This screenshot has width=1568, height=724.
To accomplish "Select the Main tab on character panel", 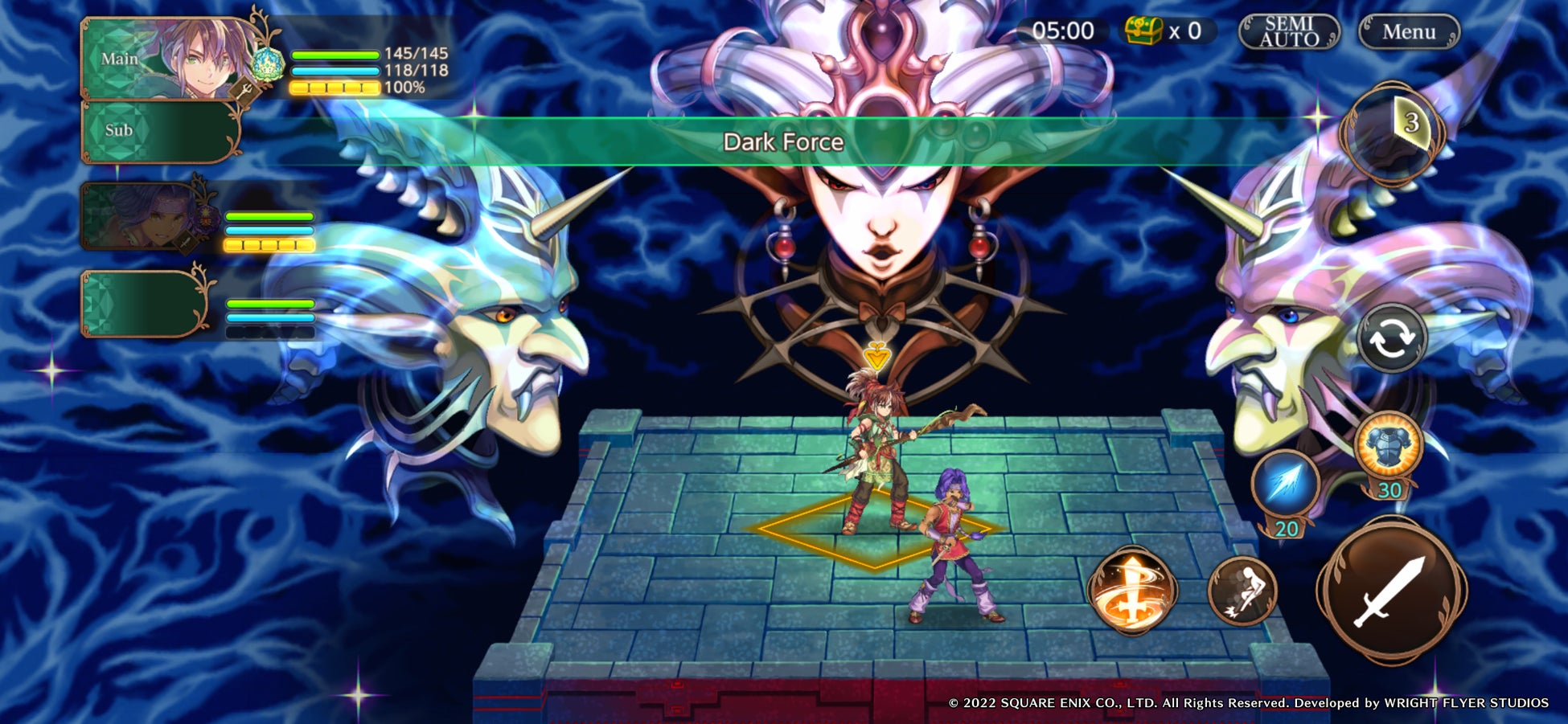I will coord(121,58).
